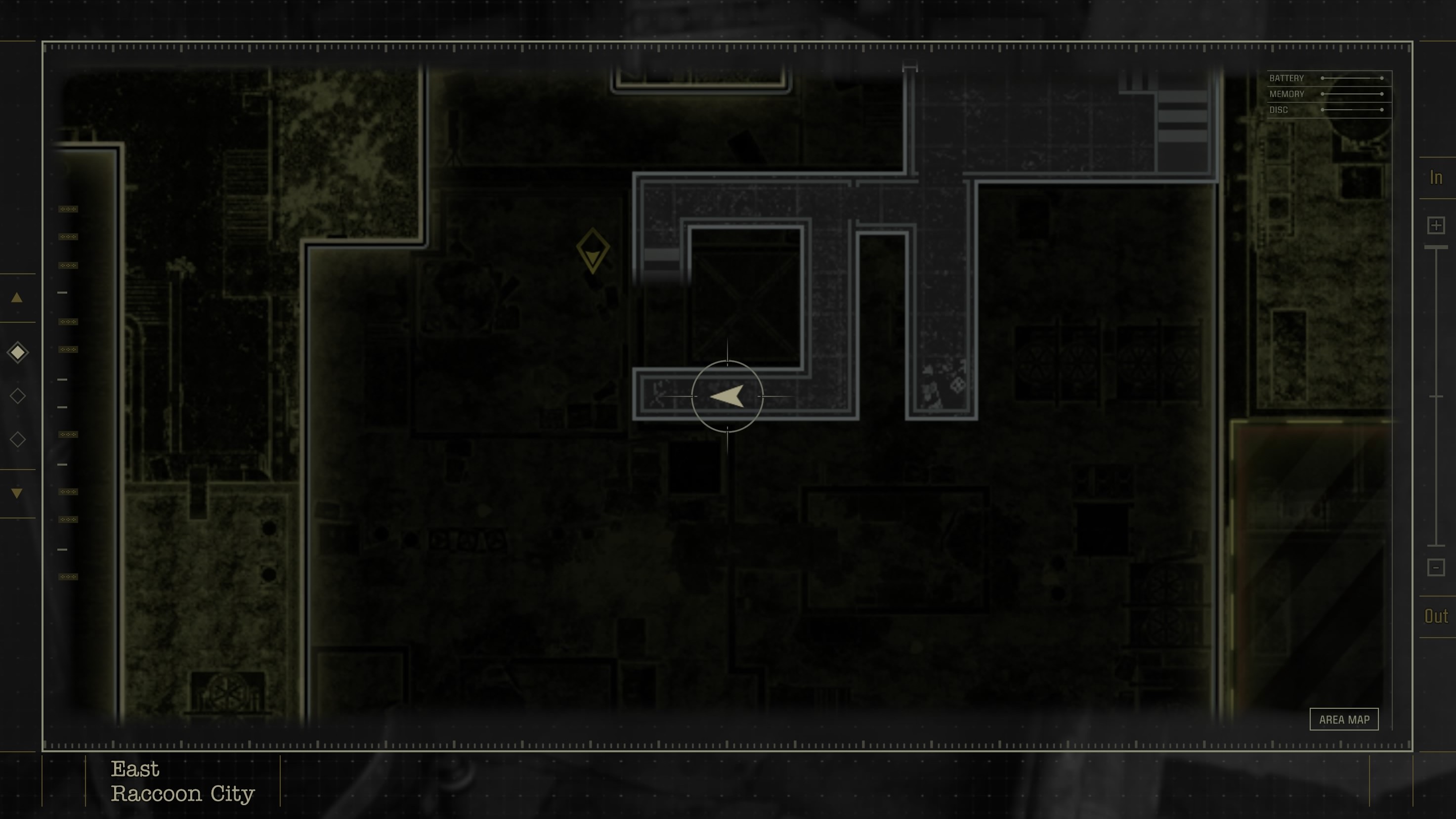
Task: Click the player position arrow marker
Action: tap(728, 396)
